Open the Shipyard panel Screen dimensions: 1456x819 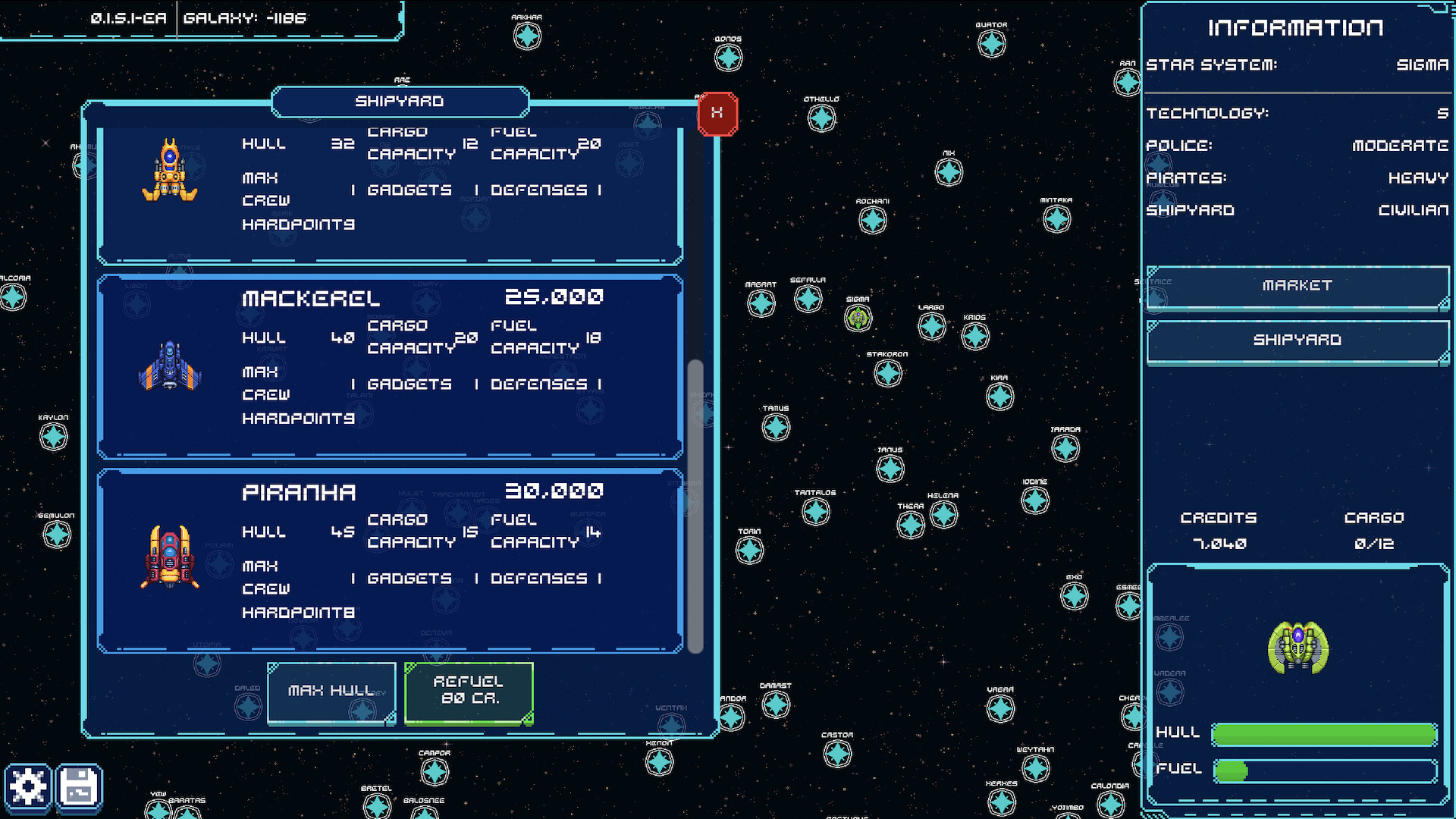(1297, 340)
